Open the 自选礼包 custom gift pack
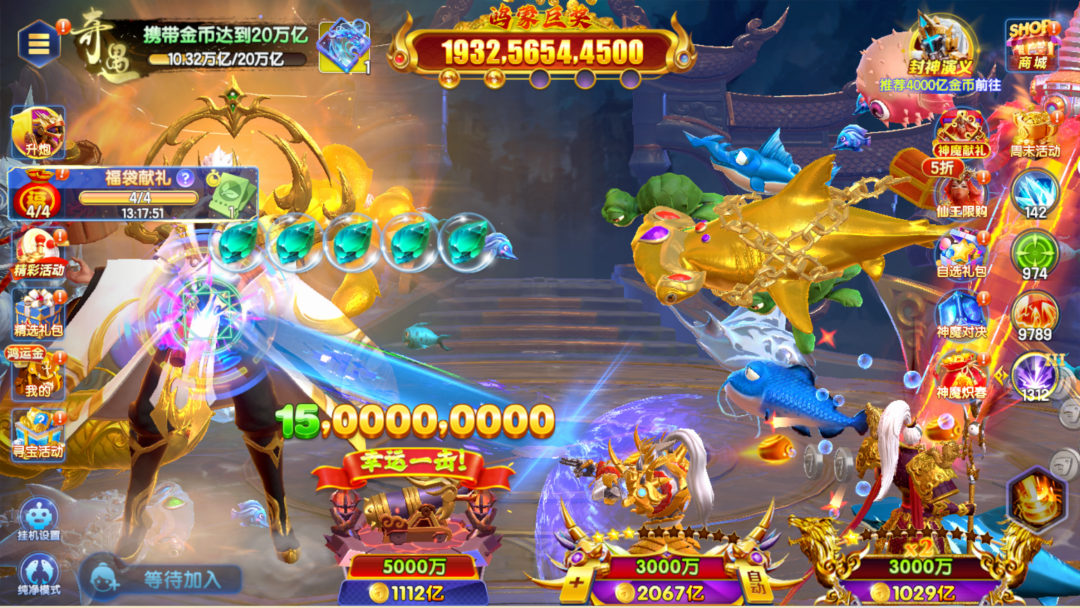Screen dimensions: 1080x608 tap(962, 253)
